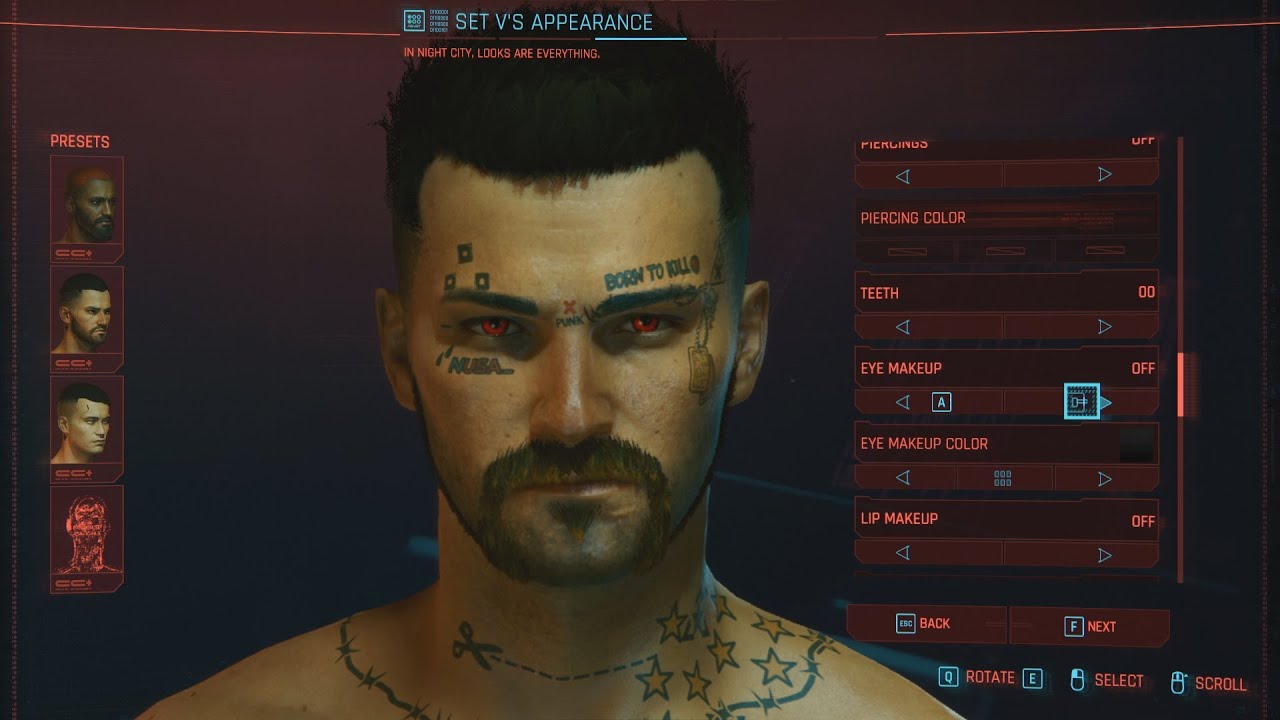Click the highlighted eye makeup texture icon

point(1083,399)
